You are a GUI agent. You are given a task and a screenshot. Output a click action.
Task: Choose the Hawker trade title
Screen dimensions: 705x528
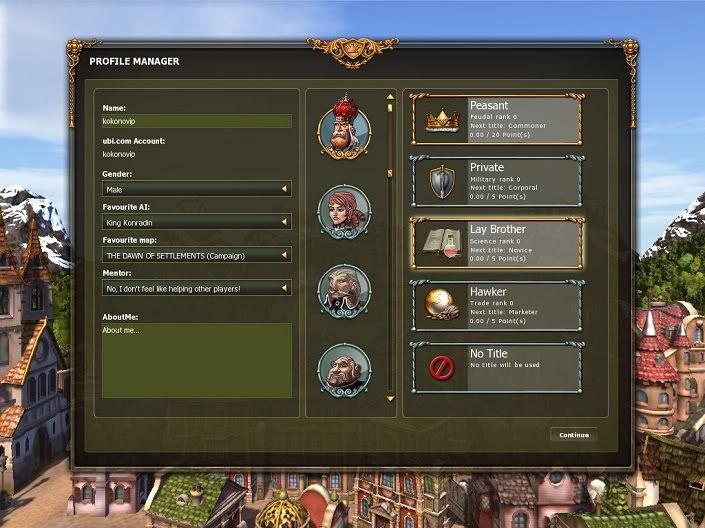coord(496,306)
